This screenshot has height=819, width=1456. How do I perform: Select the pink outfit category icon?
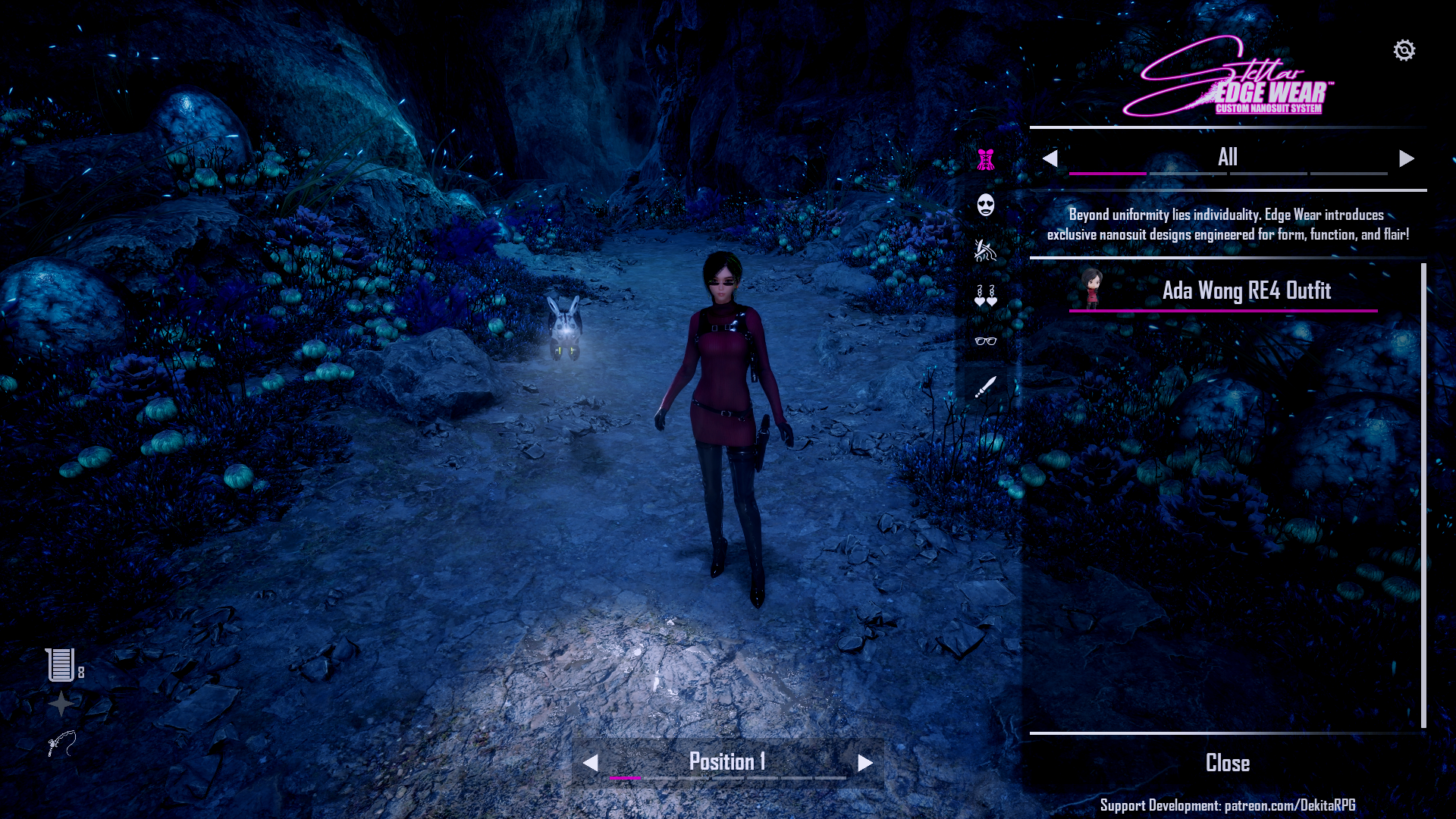985,159
